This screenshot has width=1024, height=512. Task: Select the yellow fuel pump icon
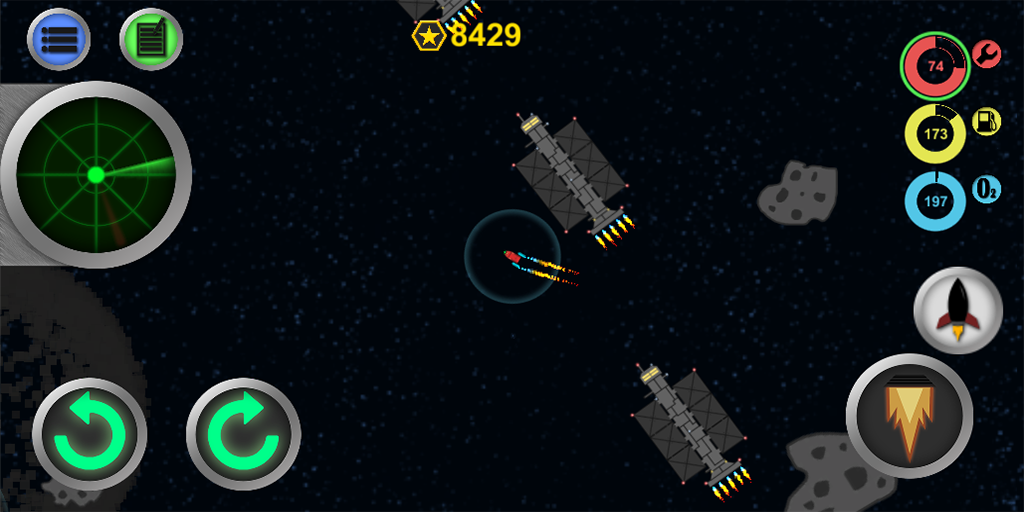point(987,122)
